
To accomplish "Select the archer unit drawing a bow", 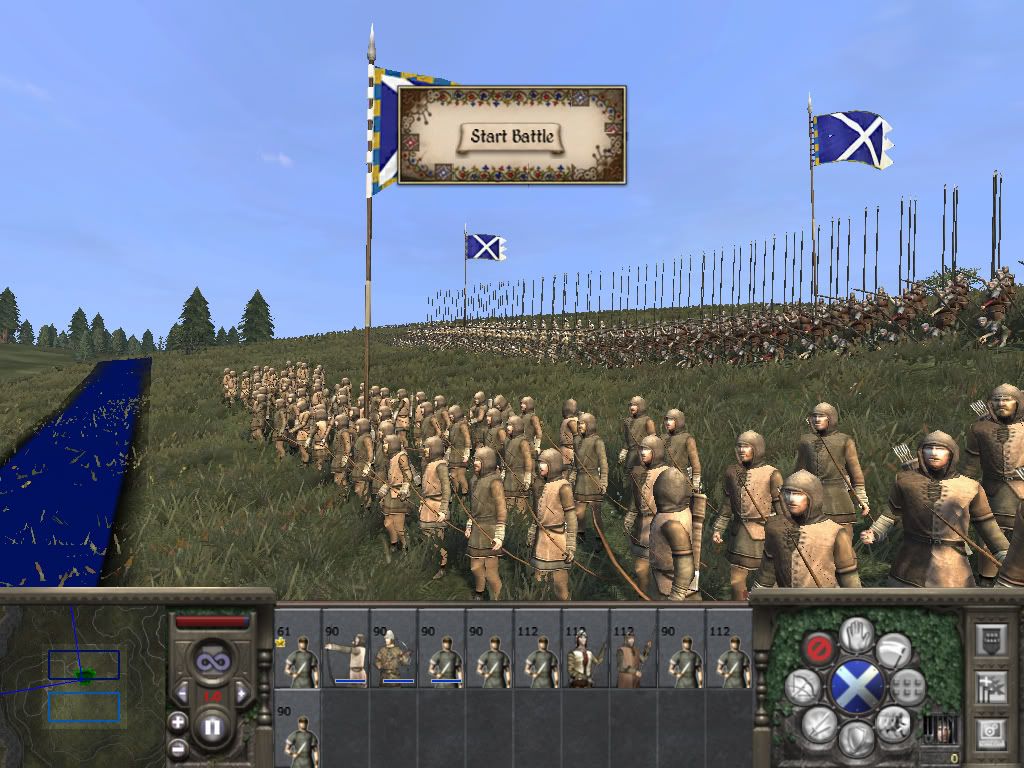I will pos(345,648).
